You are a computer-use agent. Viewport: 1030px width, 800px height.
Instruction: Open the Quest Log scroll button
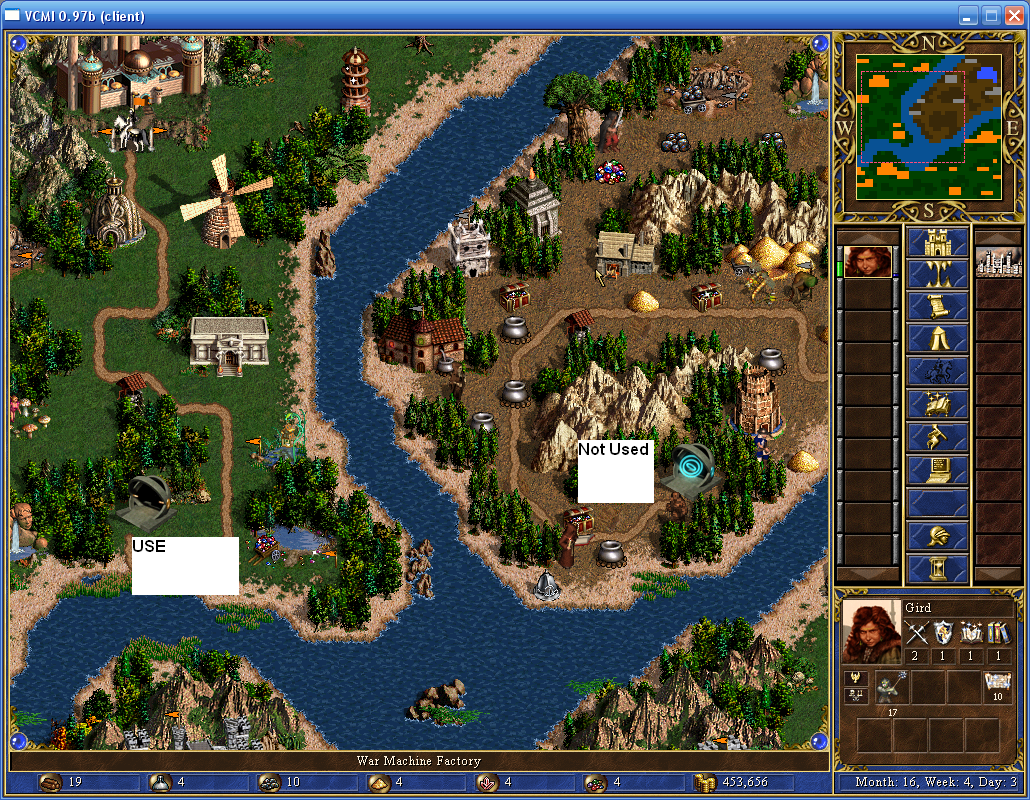coord(937,307)
